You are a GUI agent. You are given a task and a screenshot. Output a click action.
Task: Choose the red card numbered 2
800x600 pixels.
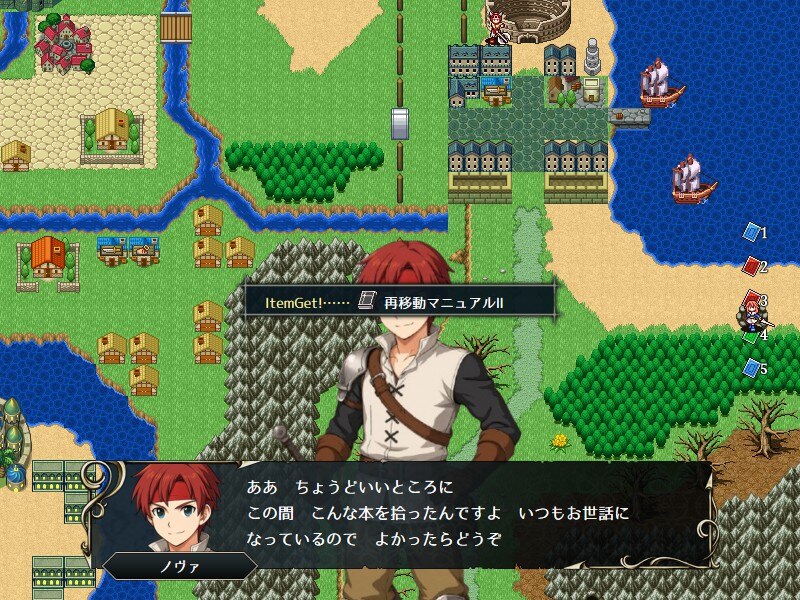tap(752, 266)
